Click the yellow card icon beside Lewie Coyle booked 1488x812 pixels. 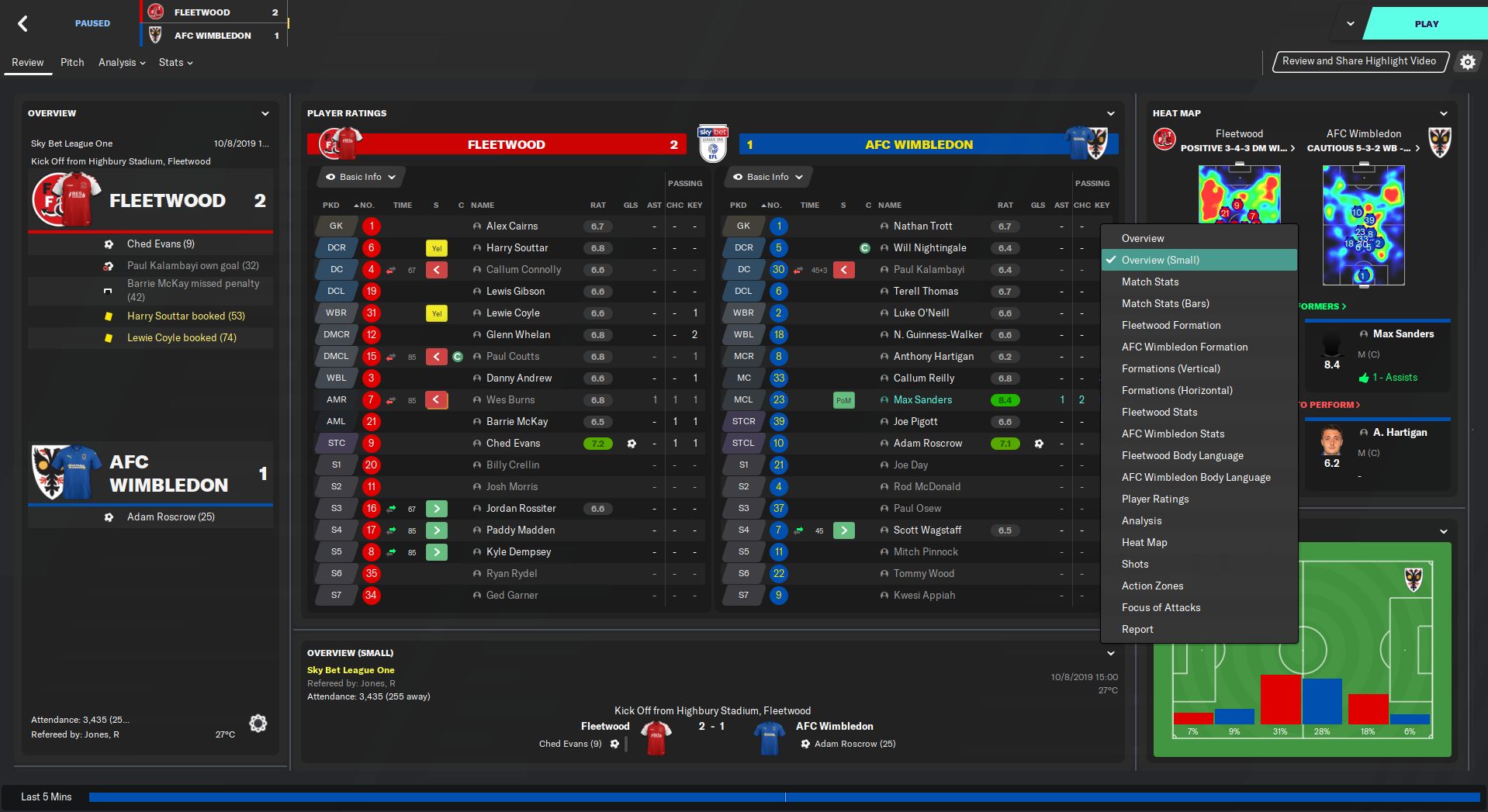[109, 337]
